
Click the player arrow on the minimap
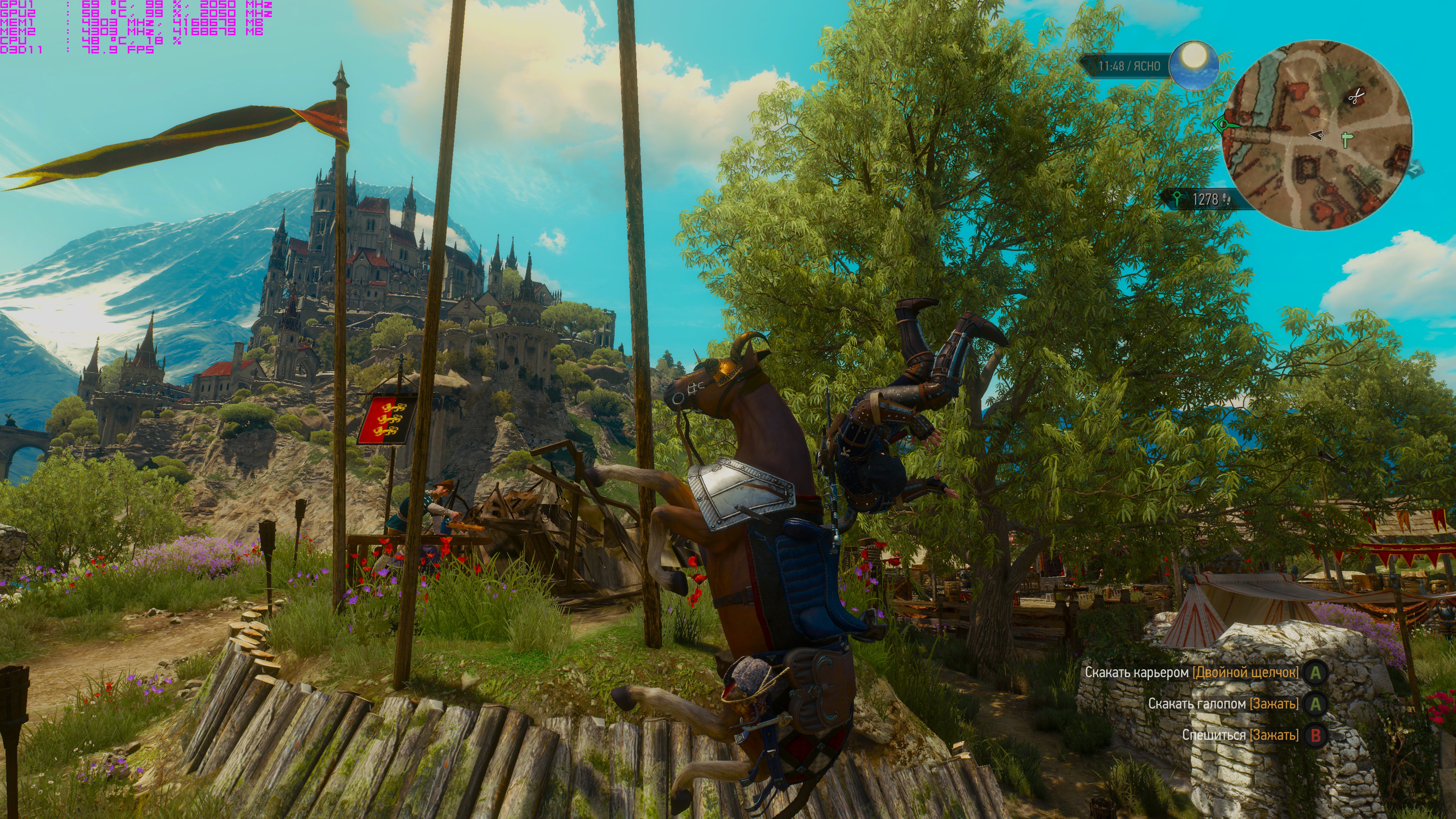point(1317,135)
